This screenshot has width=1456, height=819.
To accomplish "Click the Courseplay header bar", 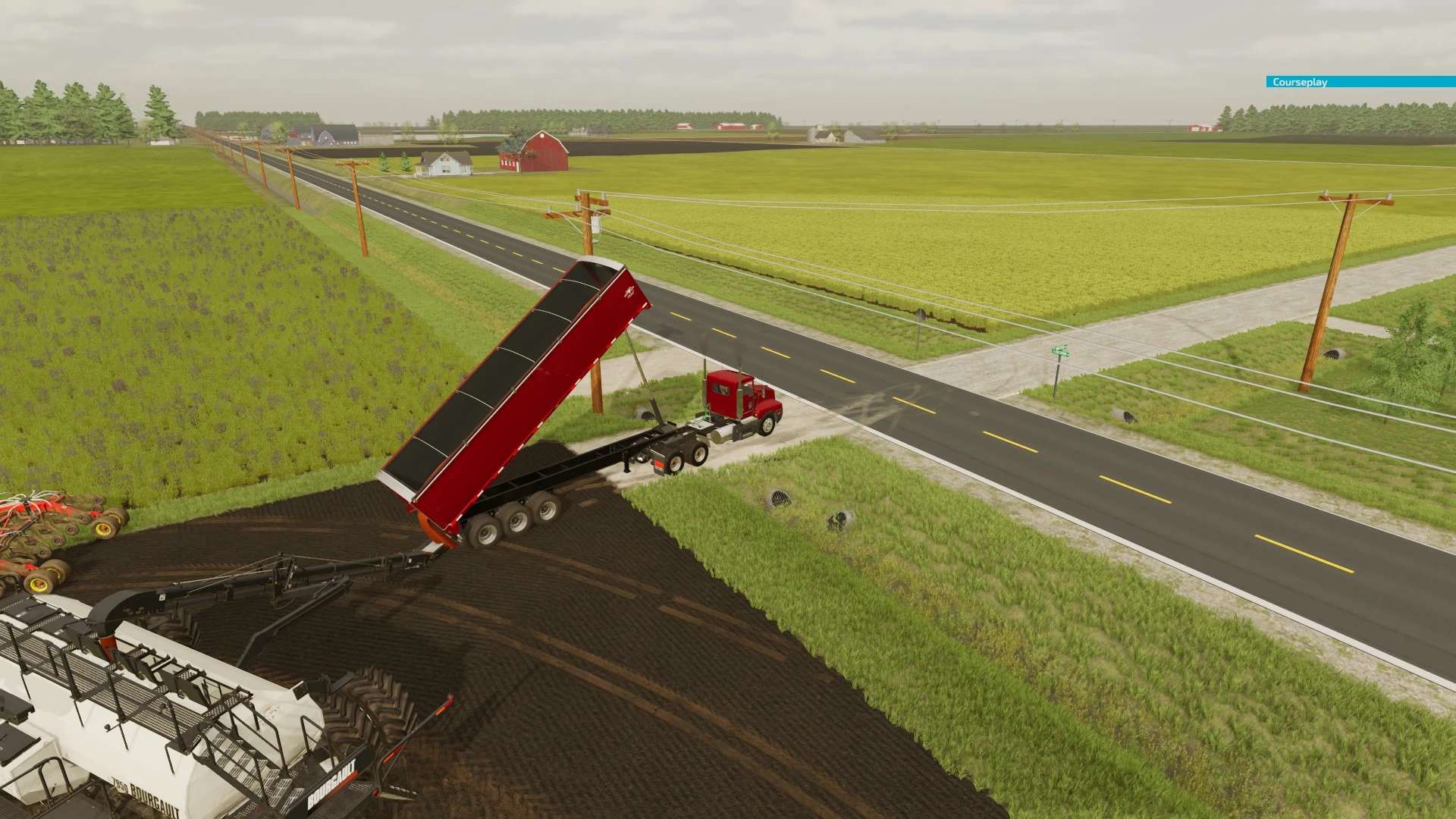I will (1360, 82).
